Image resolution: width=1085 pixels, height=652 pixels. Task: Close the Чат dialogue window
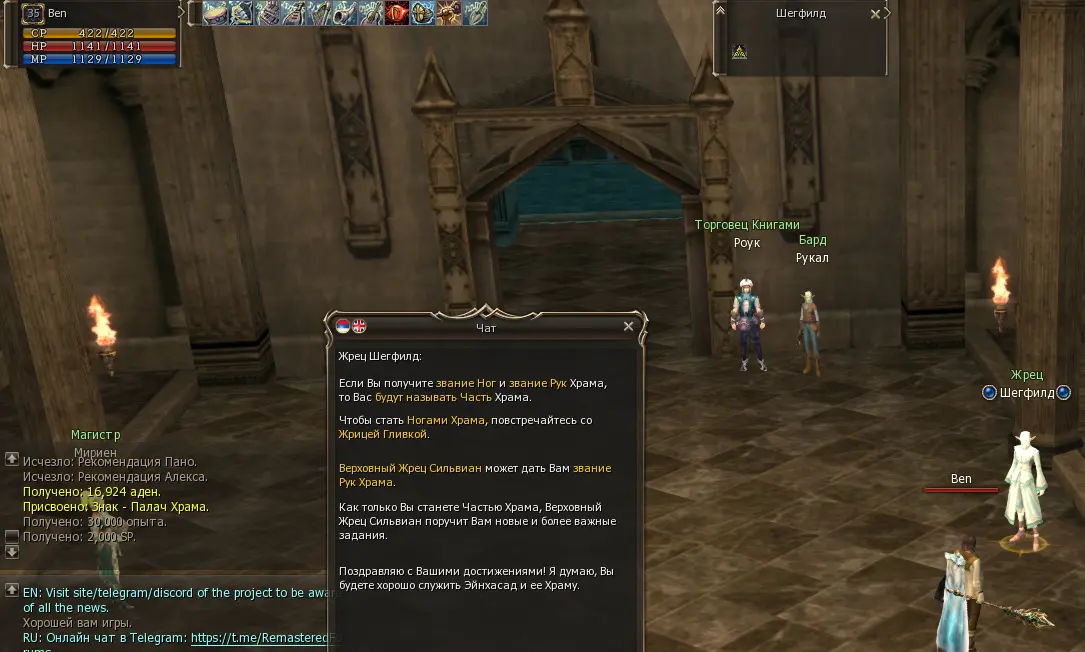(x=628, y=326)
